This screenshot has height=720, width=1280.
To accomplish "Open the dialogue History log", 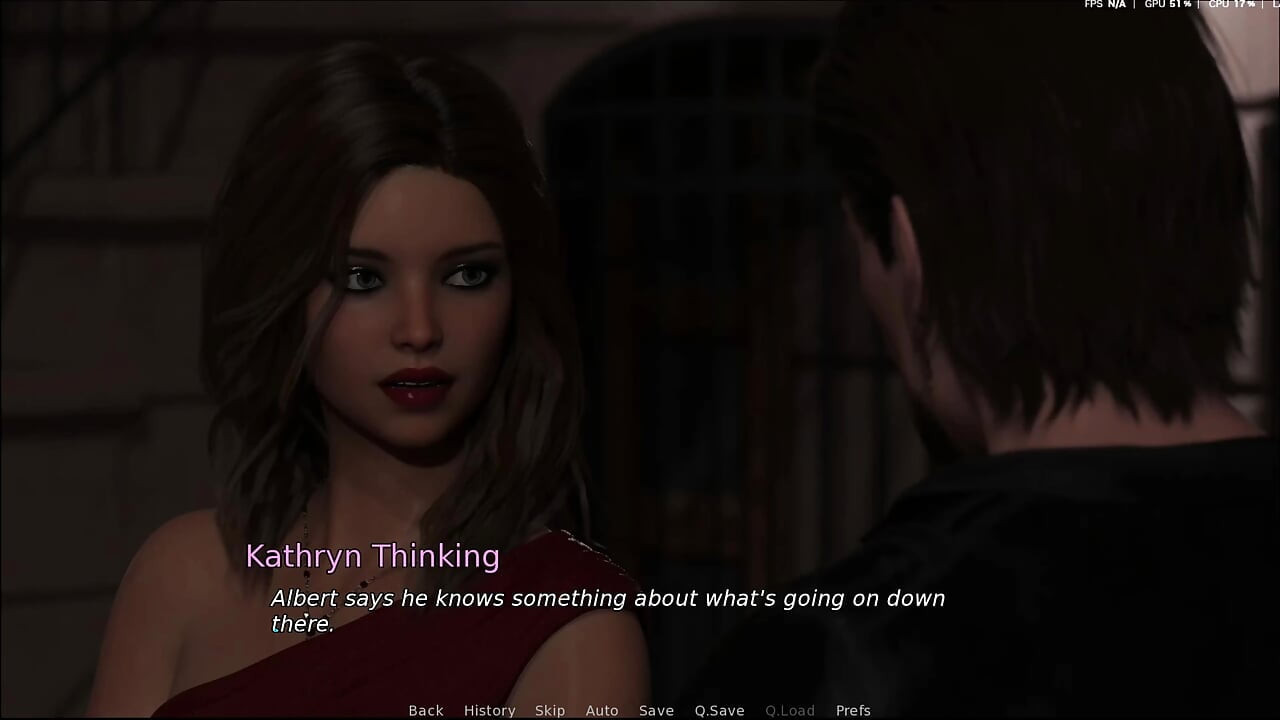I will 489,711.
